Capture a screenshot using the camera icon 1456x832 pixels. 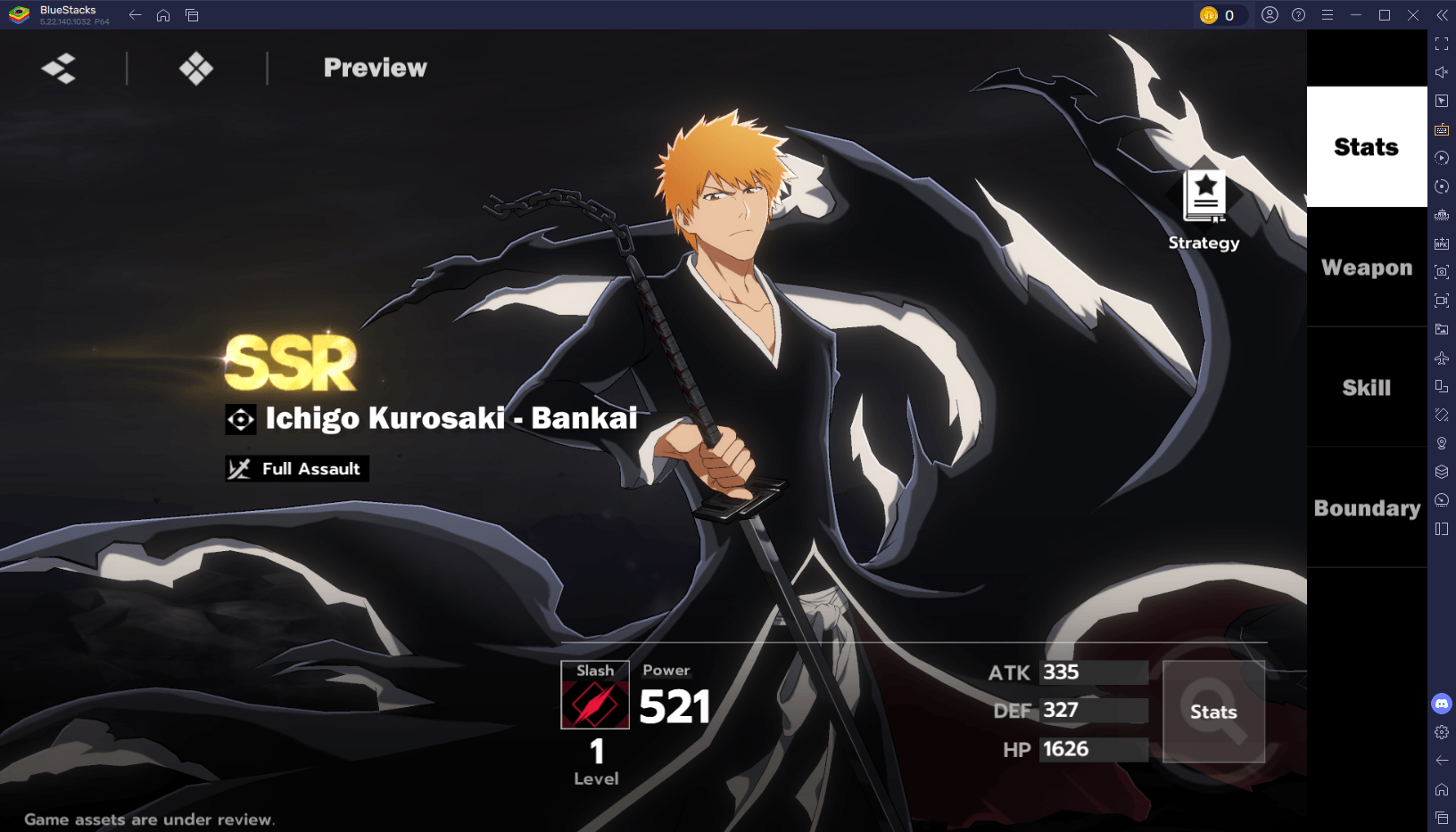point(1443,273)
